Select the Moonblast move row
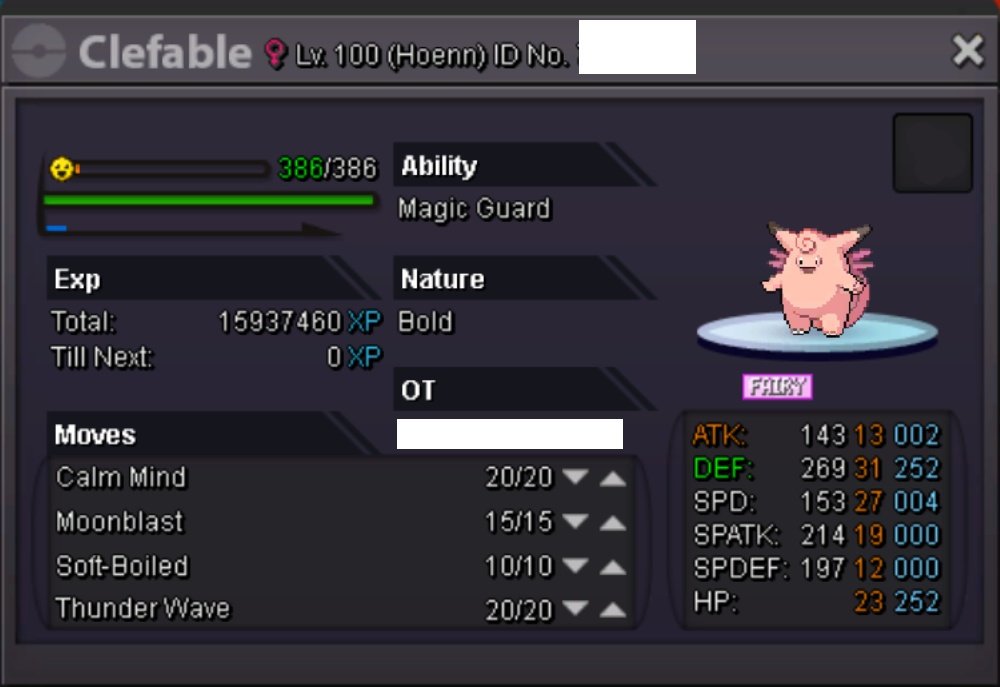Viewport: 1000px width, 687px height. point(120,522)
